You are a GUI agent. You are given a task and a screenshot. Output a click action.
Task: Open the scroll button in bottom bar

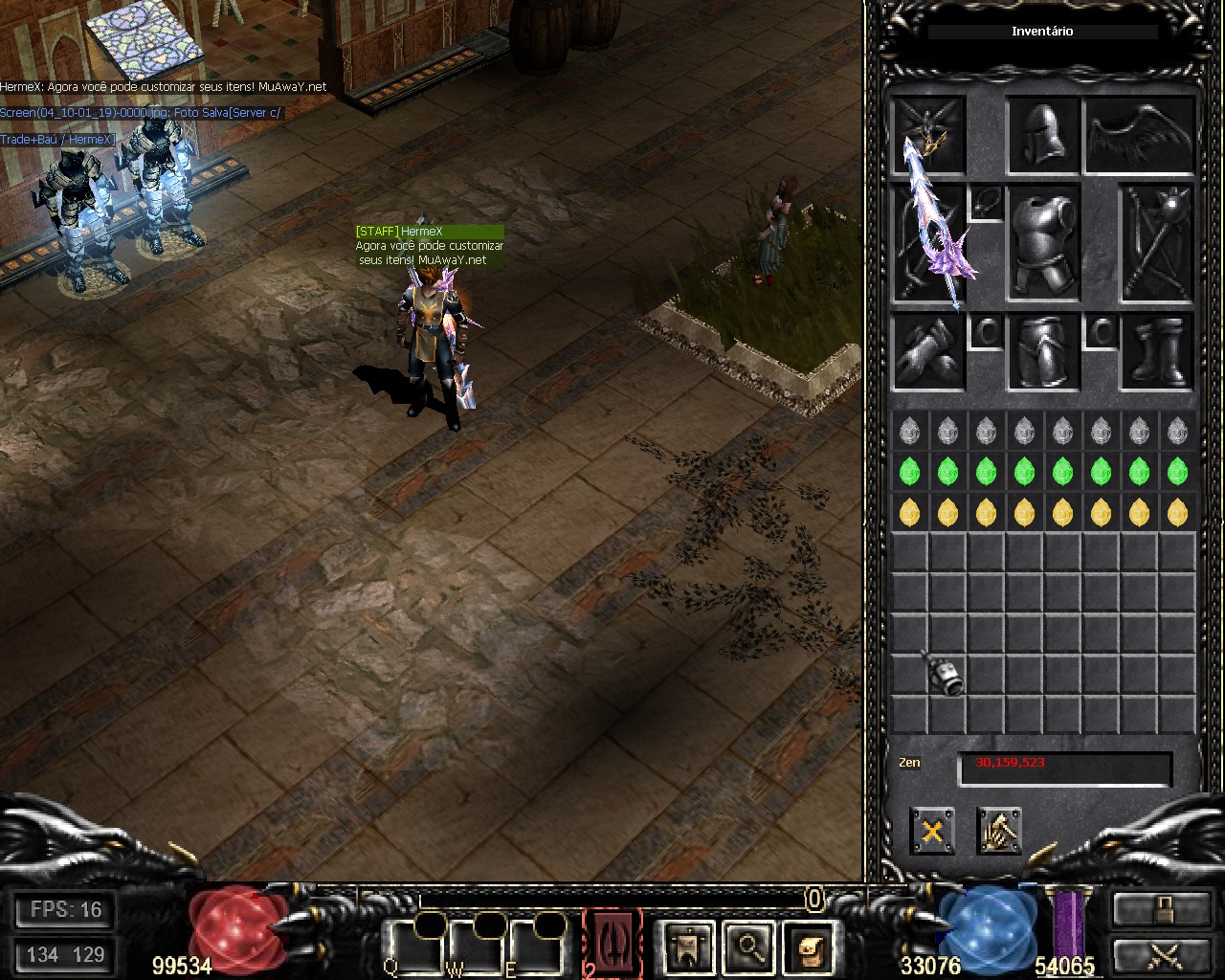click(809, 947)
